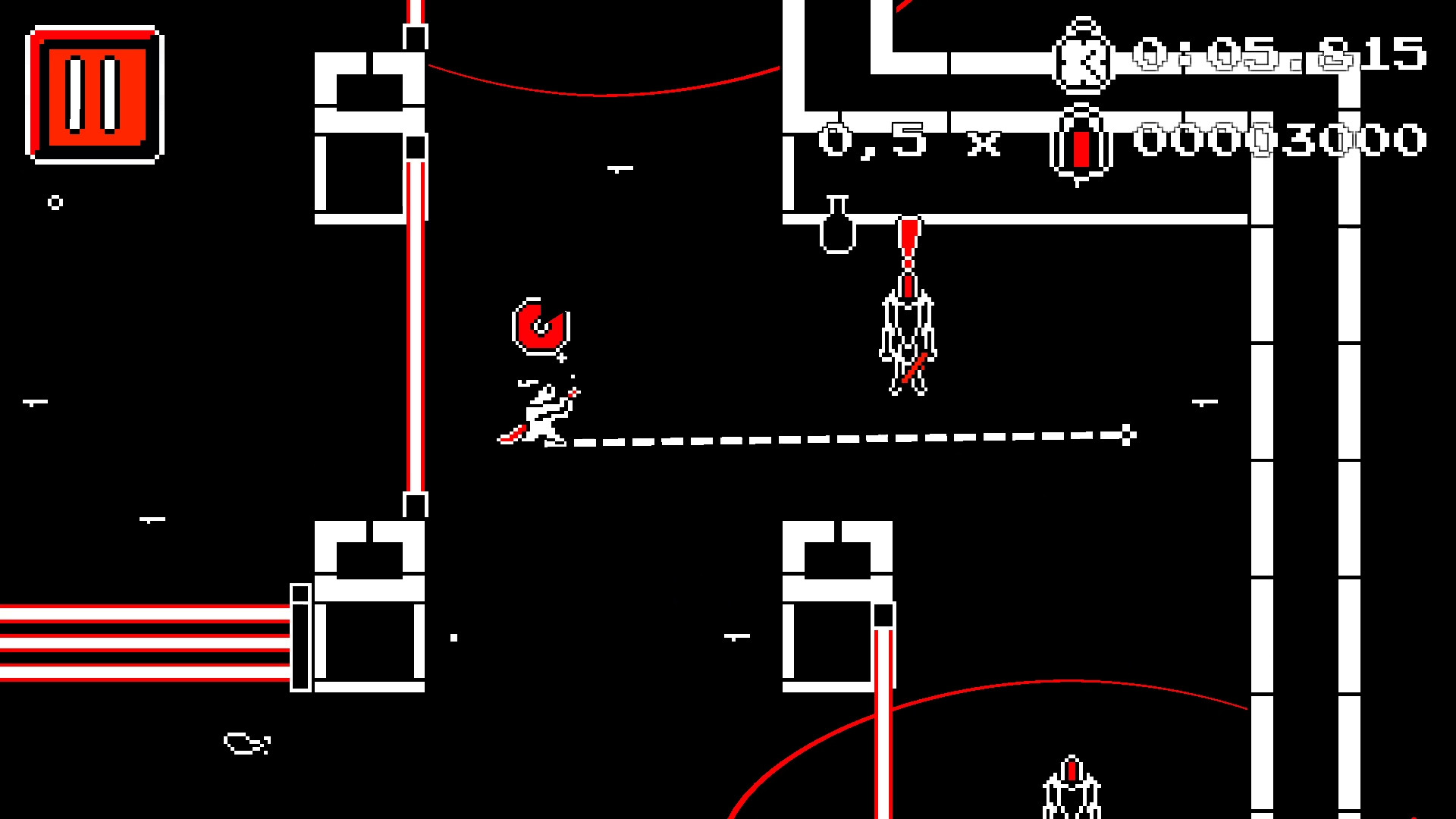Toggle the small circle indicator below the pause button
The height and width of the screenshot is (819, 1456).
57,201
